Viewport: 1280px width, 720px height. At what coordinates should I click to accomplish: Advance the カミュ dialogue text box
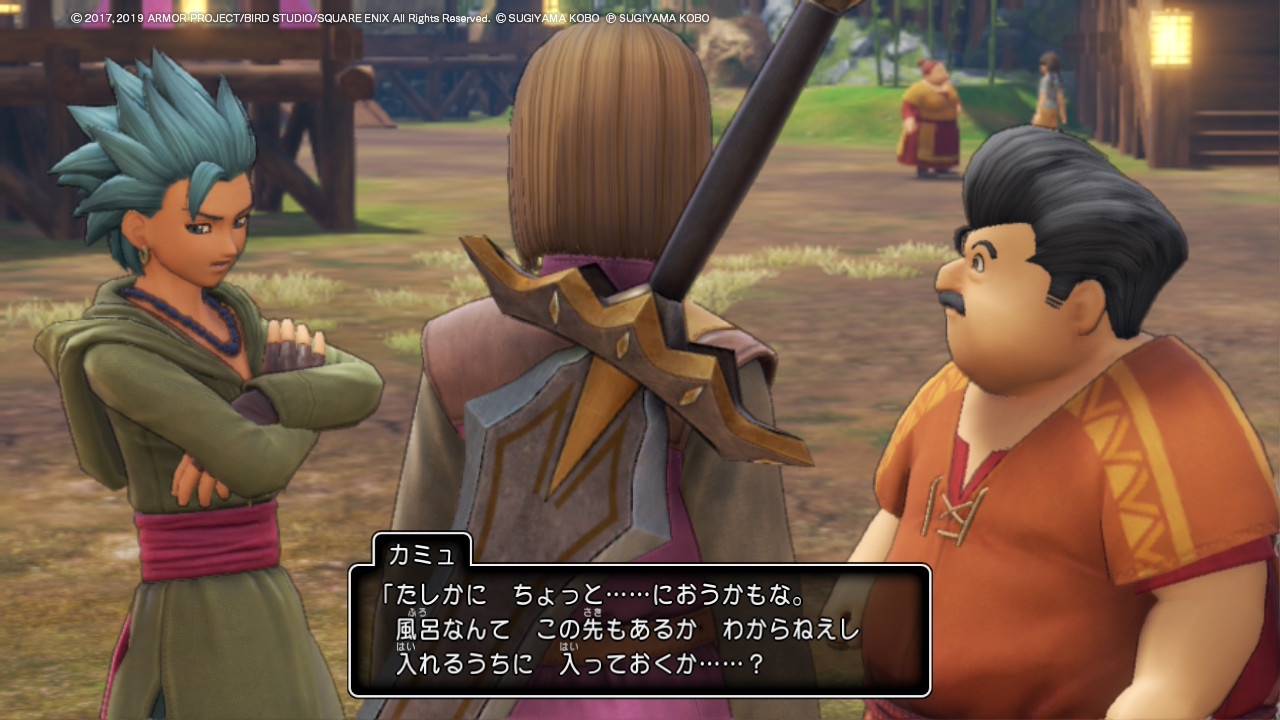coord(639,630)
